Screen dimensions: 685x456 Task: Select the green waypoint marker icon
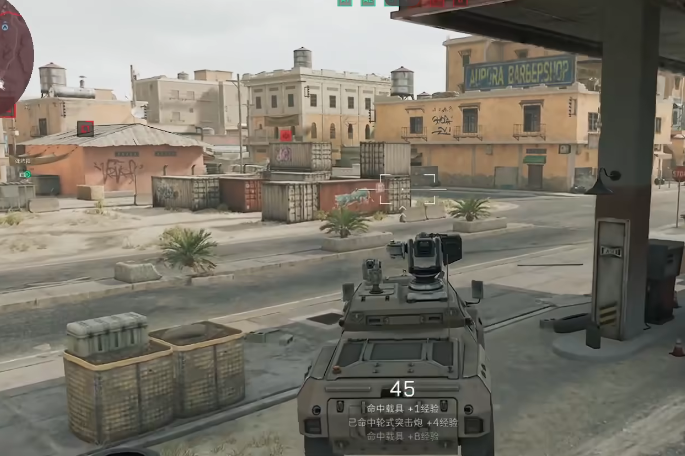(x=26, y=174)
